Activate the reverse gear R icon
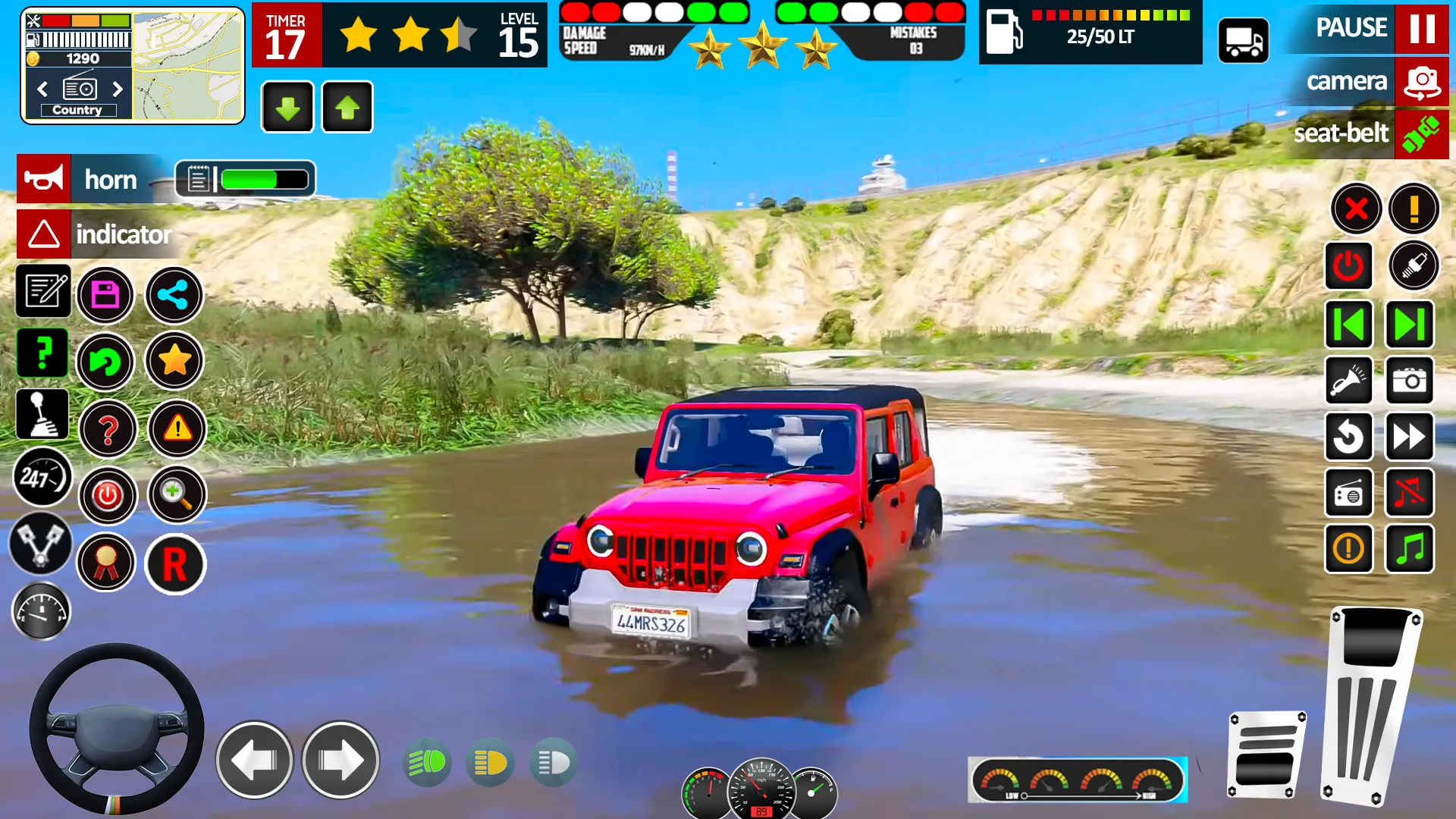 tap(175, 564)
